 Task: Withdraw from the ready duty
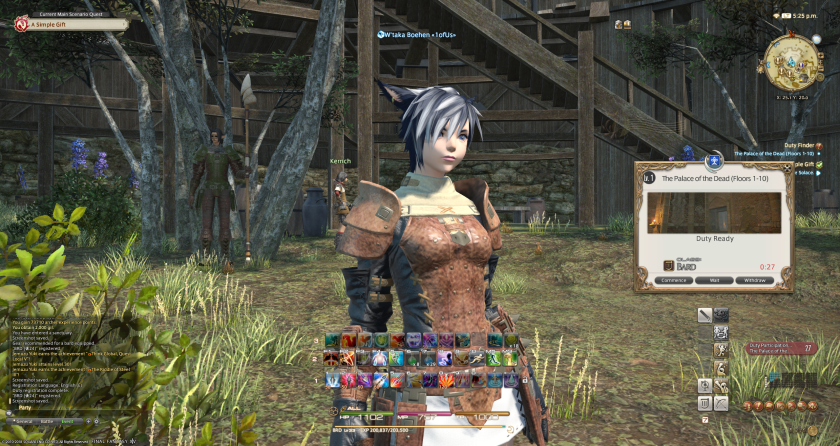[755, 280]
